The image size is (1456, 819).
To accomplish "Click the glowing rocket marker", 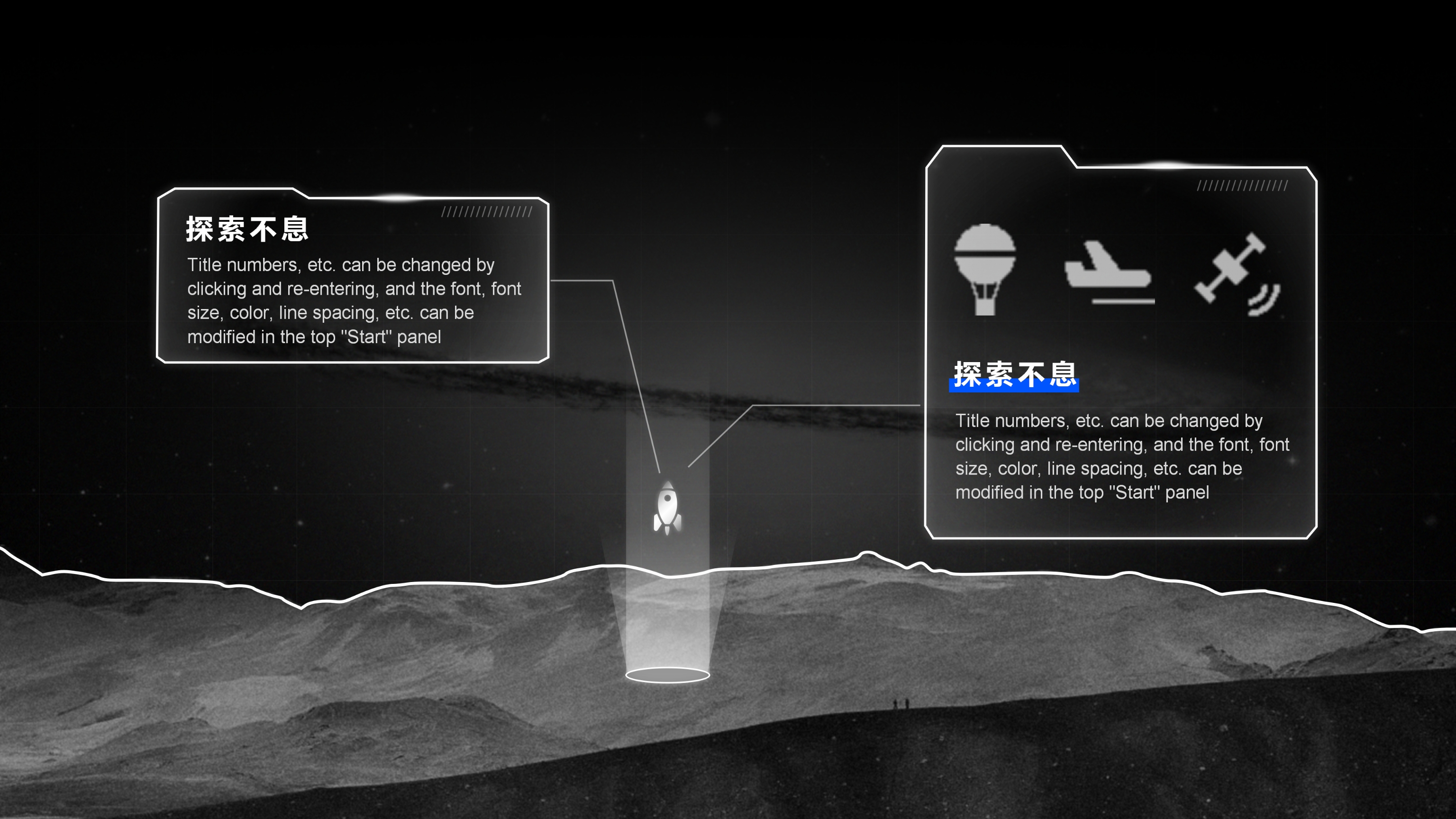I will 667,508.
